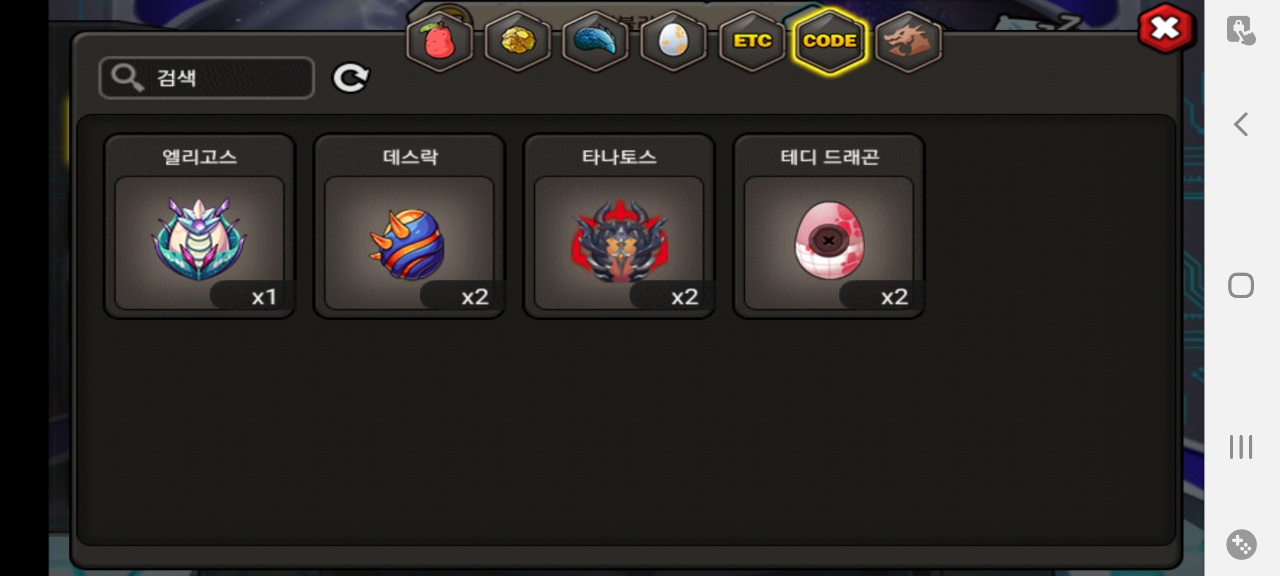Pick the 테디 드래곤 button egg
This screenshot has height=576, width=1280.
coord(829,240)
